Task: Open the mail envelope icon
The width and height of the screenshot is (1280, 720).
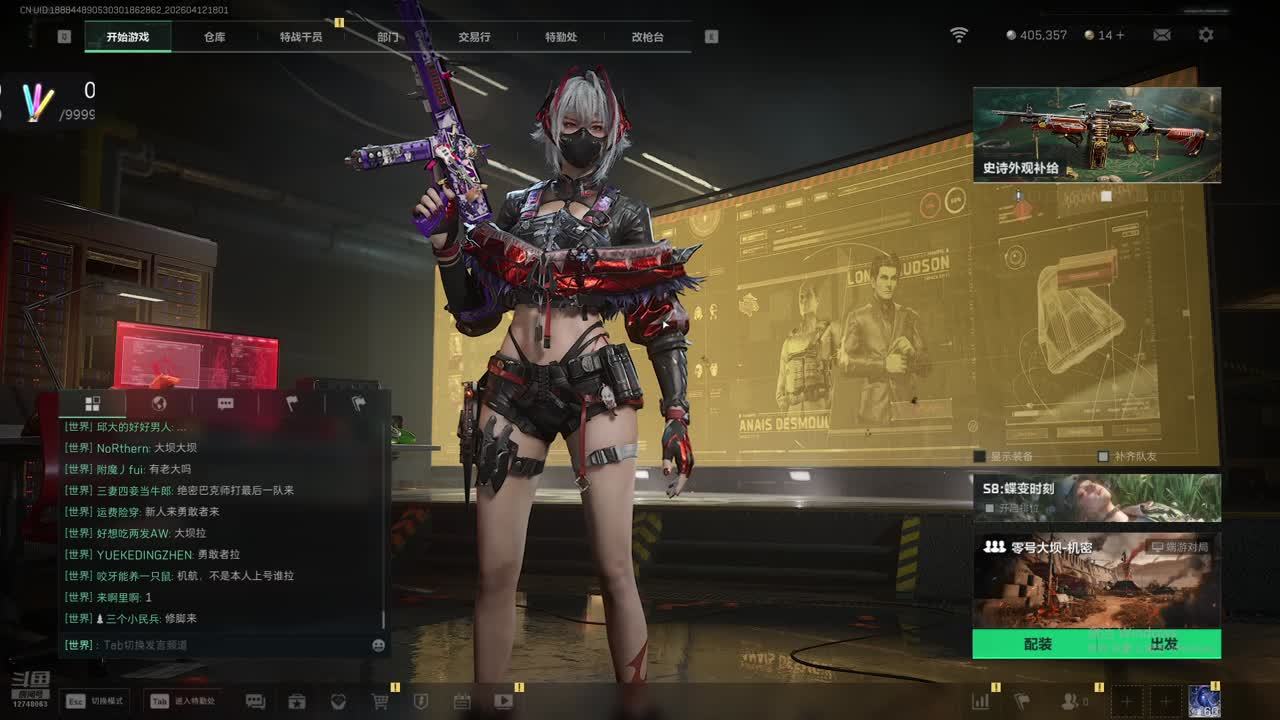Action: (x=1162, y=35)
